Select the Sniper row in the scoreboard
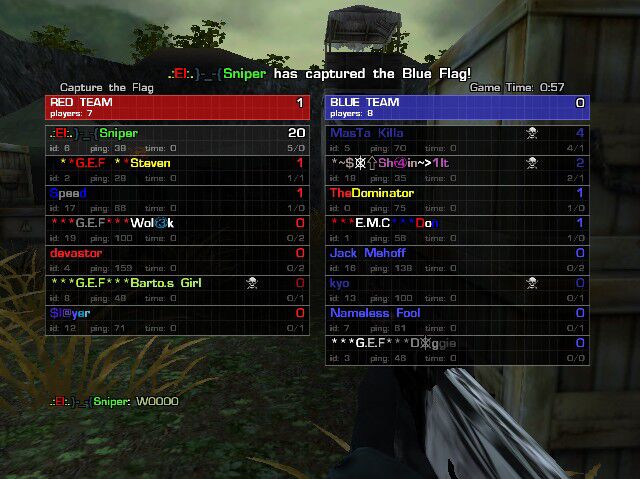The height and width of the screenshot is (479, 641). click(177, 139)
